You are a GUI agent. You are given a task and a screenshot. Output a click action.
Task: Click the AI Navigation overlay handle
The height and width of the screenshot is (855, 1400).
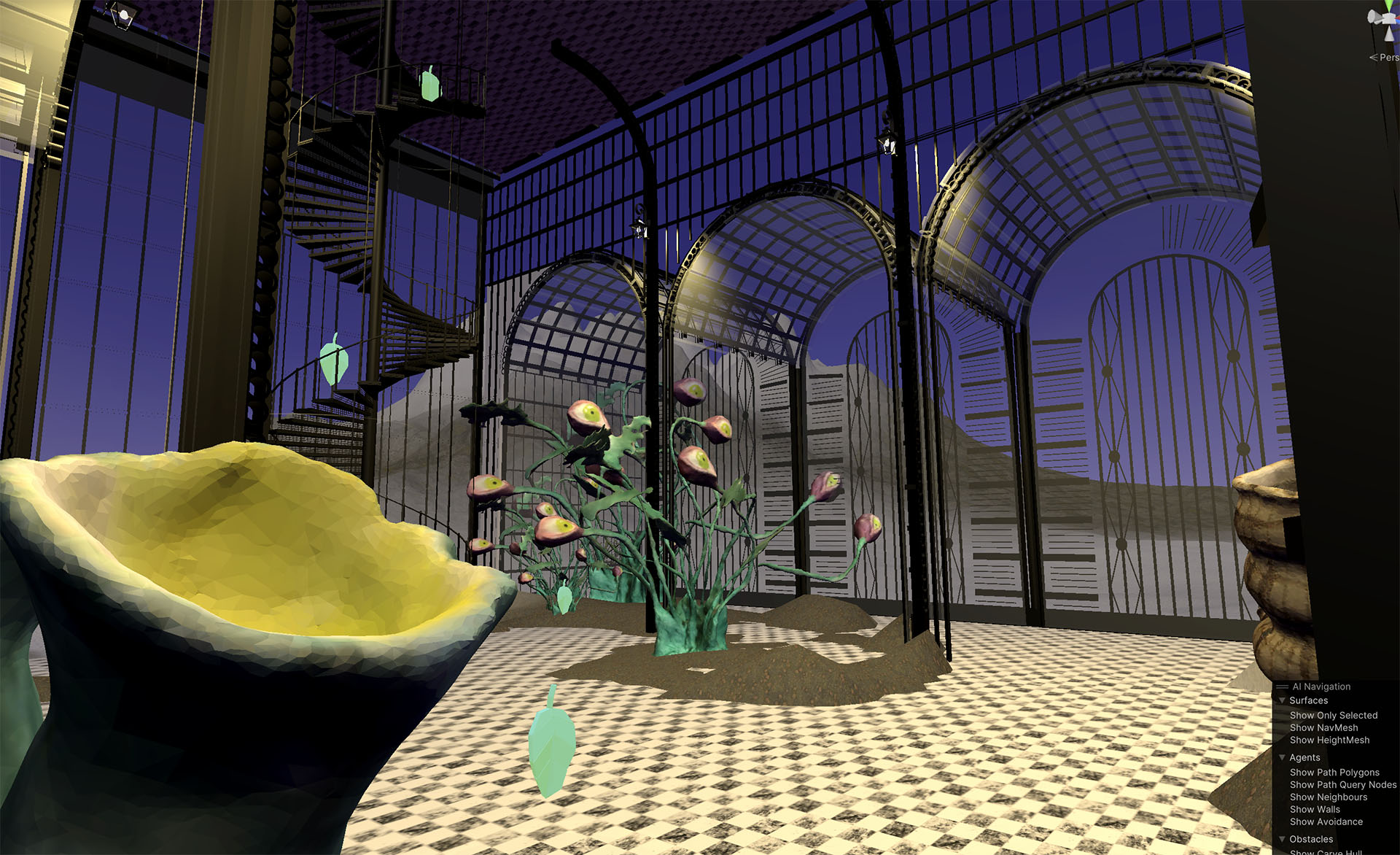coord(1282,687)
